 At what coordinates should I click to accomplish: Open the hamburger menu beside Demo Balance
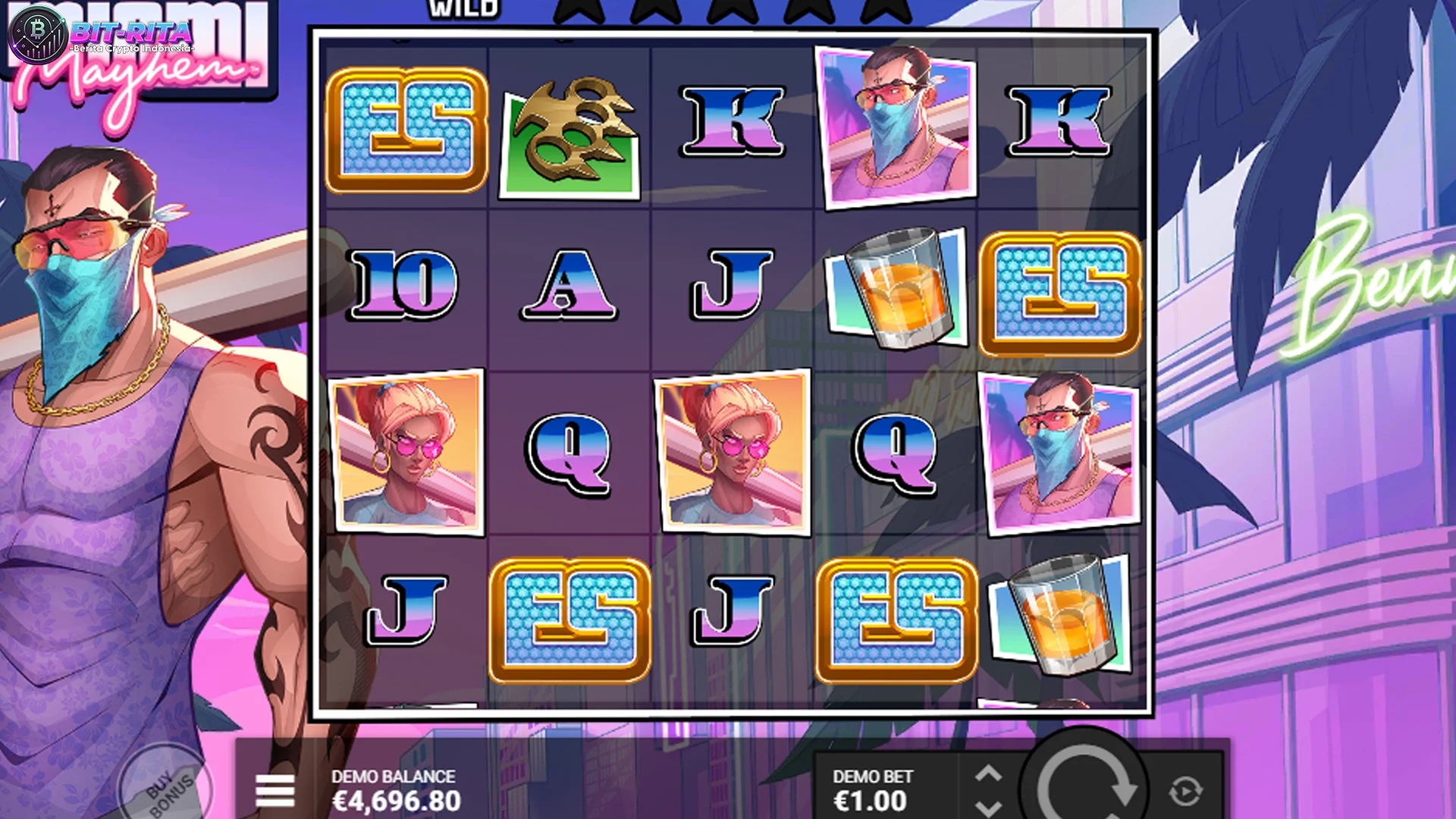click(x=276, y=789)
